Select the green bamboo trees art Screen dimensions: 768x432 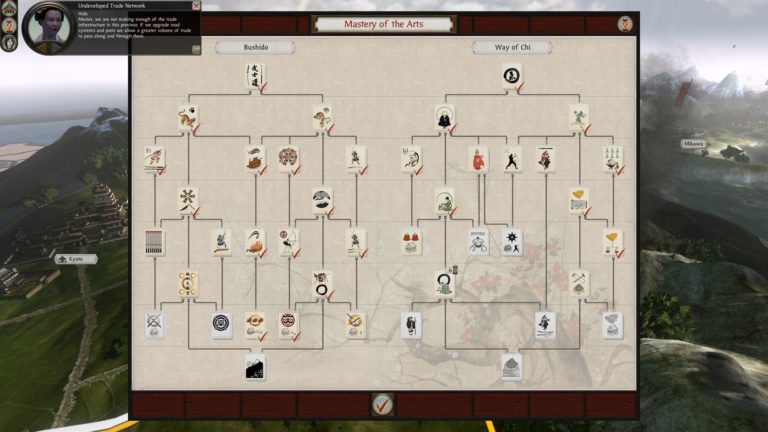pyautogui.click(x=612, y=158)
